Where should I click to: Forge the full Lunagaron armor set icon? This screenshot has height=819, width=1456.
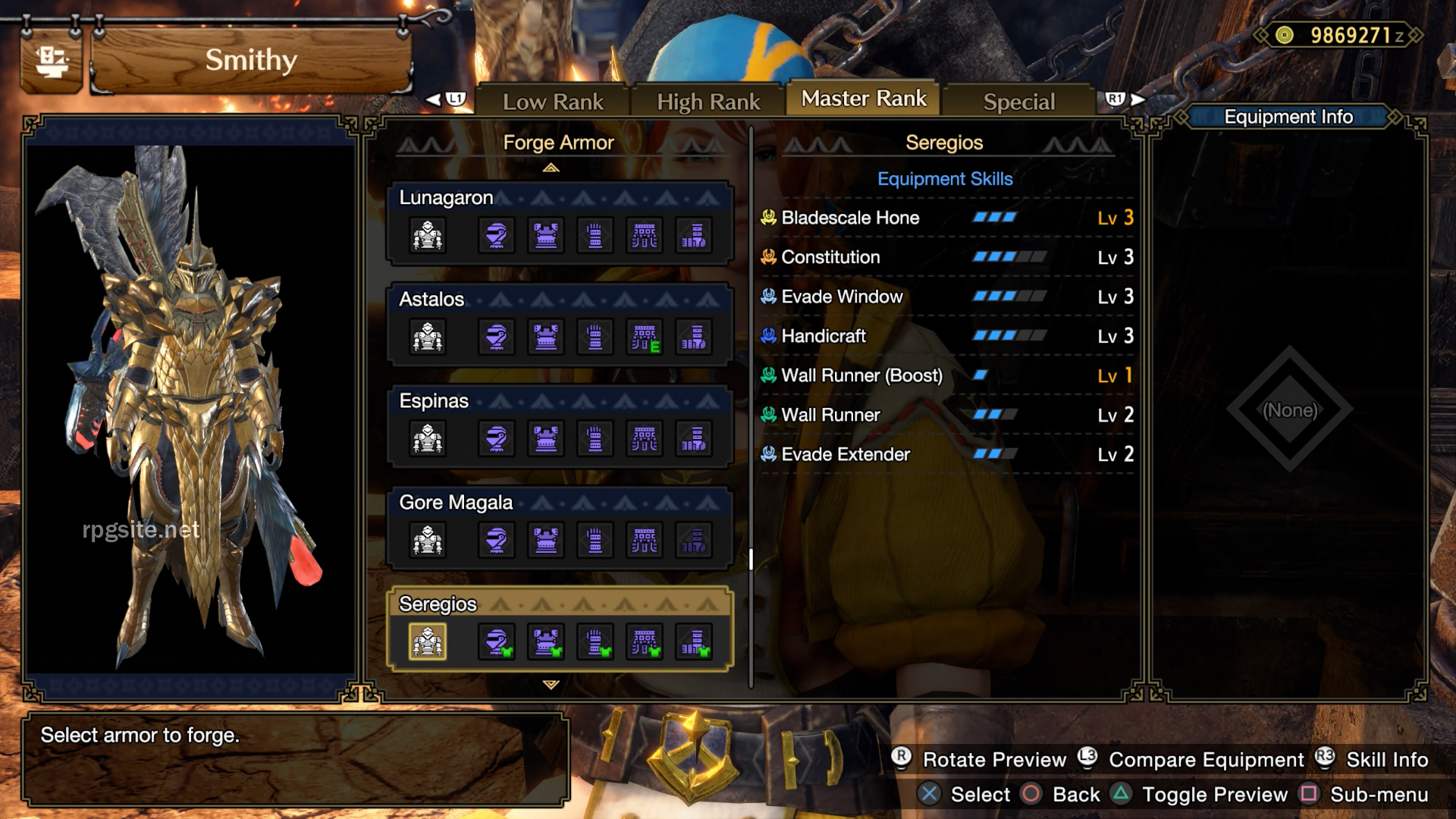click(428, 235)
